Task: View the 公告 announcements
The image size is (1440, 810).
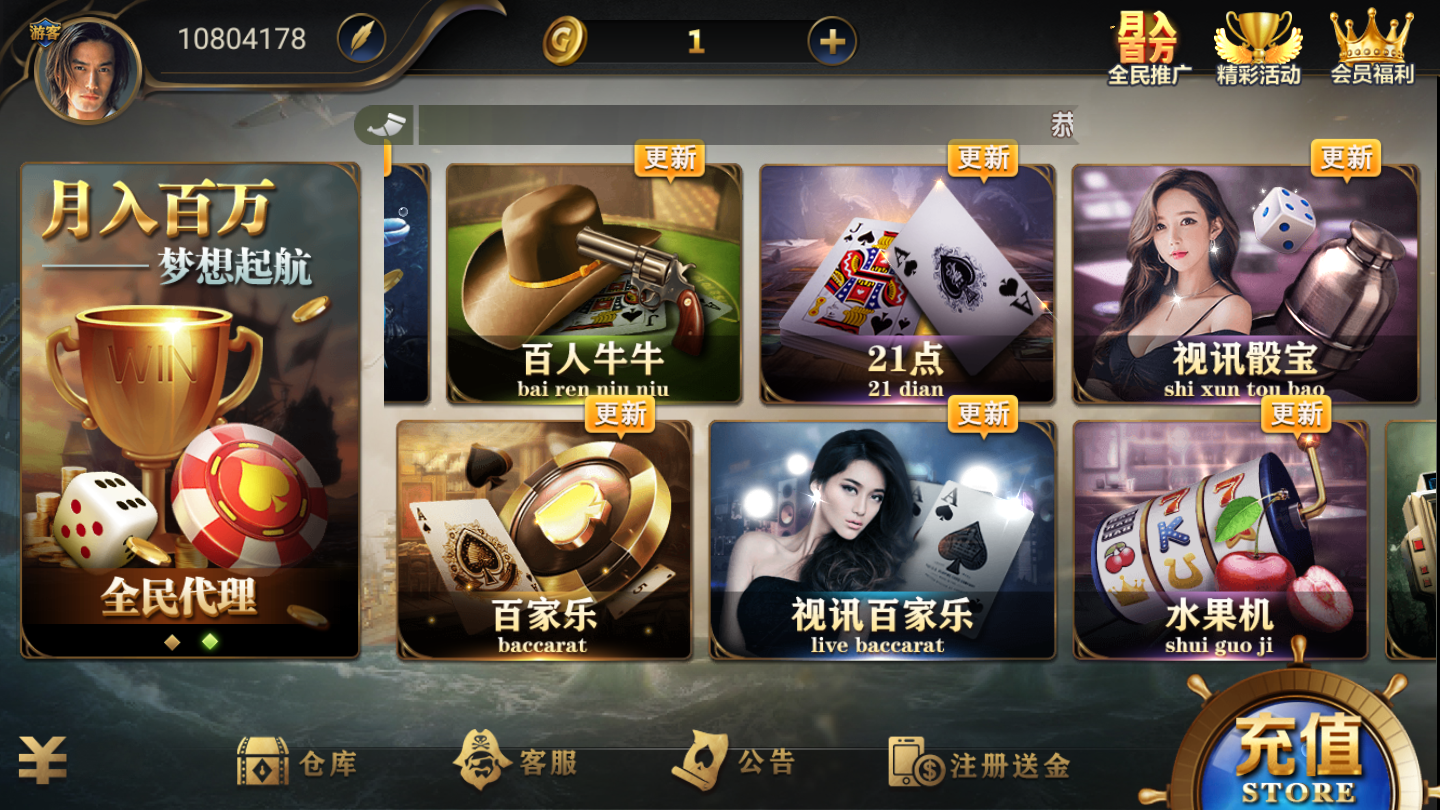Action: [x=735, y=762]
